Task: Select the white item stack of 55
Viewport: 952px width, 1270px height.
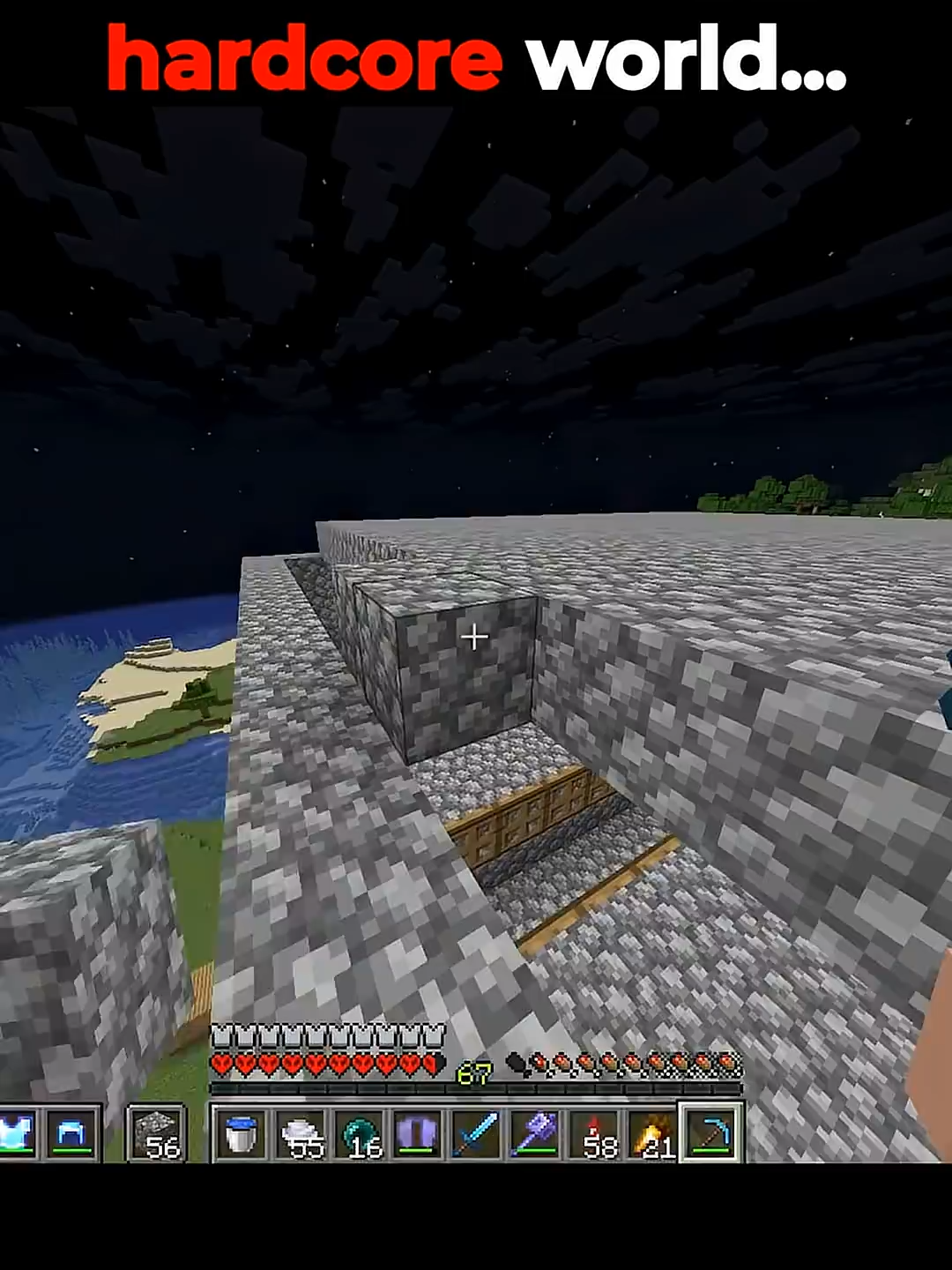Action: click(x=300, y=1133)
